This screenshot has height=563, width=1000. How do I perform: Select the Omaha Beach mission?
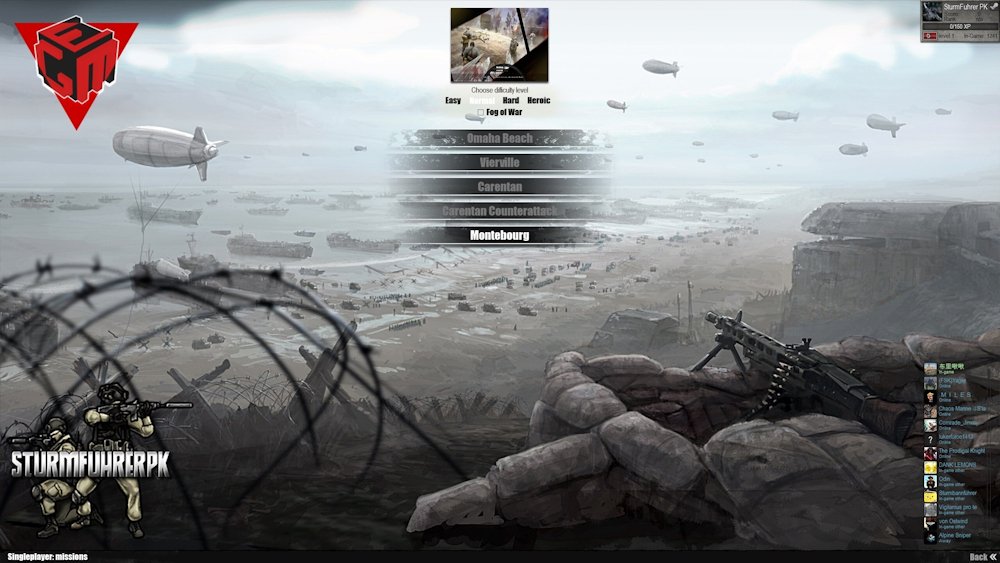pos(499,138)
